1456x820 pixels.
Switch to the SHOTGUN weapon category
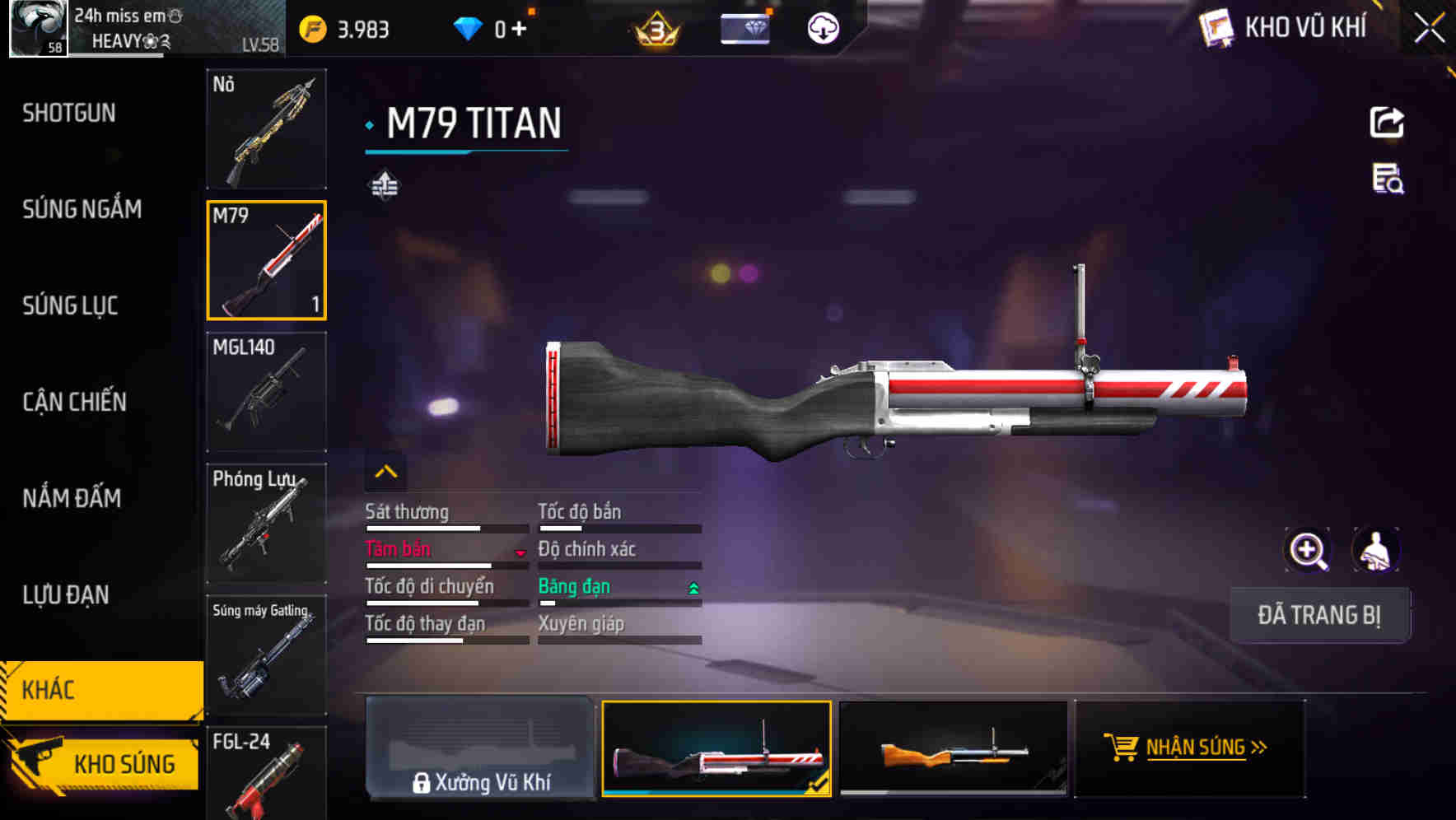coord(69,113)
